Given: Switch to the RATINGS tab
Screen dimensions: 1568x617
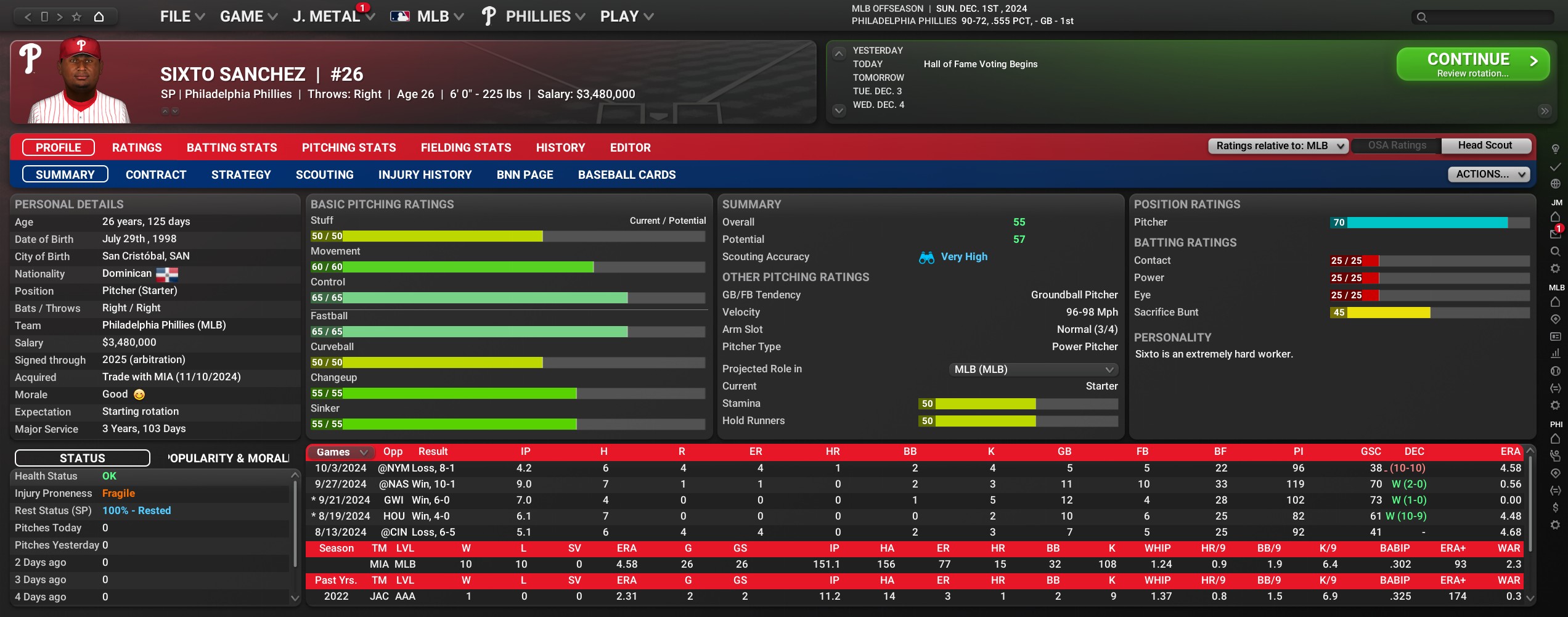Looking at the screenshot, I should click(x=137, y=148).
